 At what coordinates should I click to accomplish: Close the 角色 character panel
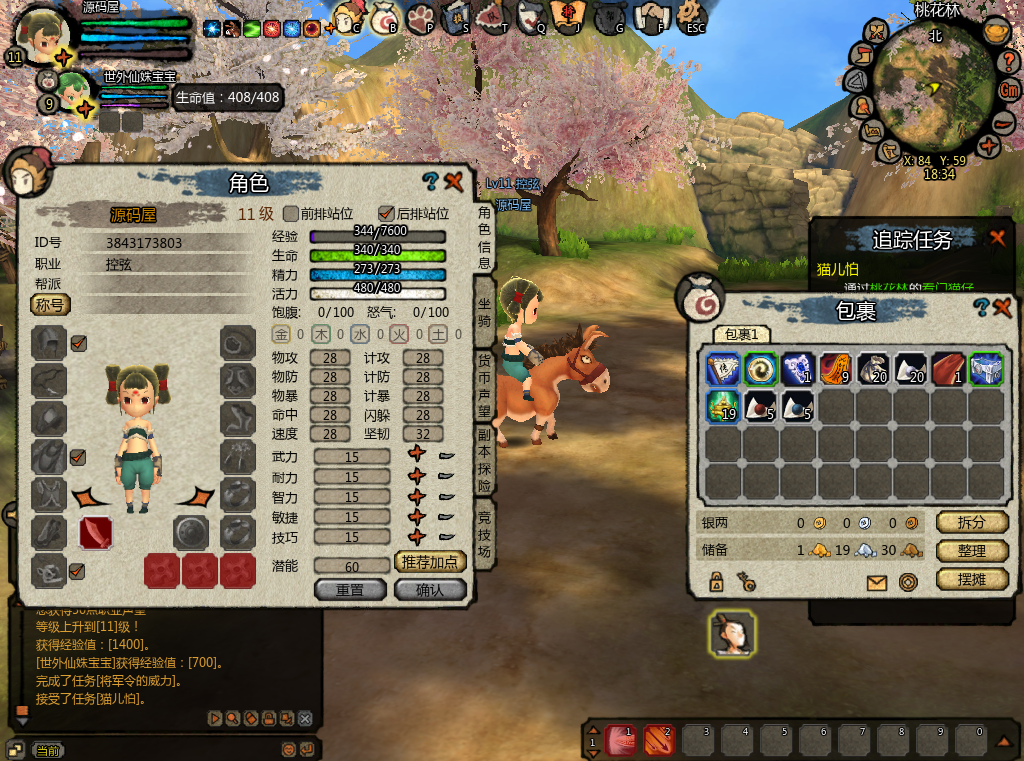pos(454,181)
